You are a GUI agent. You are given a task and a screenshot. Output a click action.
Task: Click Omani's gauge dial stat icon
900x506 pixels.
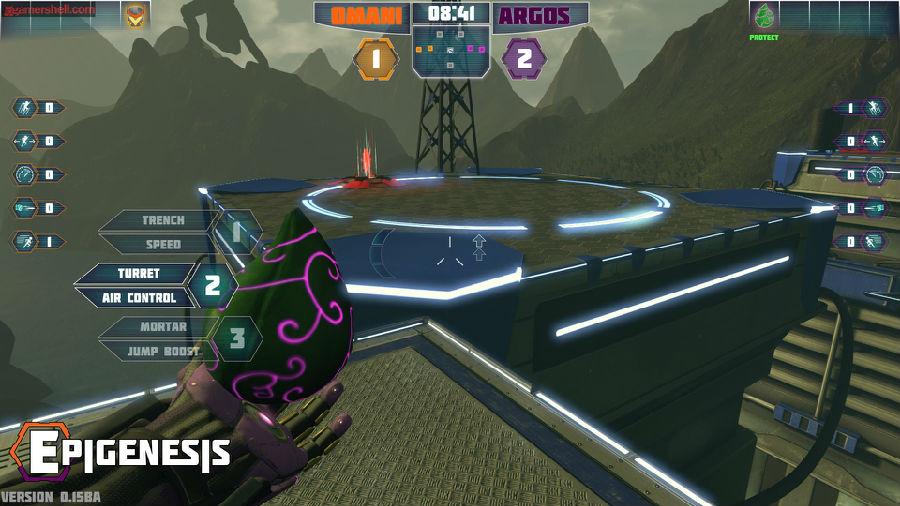(24, 174)
